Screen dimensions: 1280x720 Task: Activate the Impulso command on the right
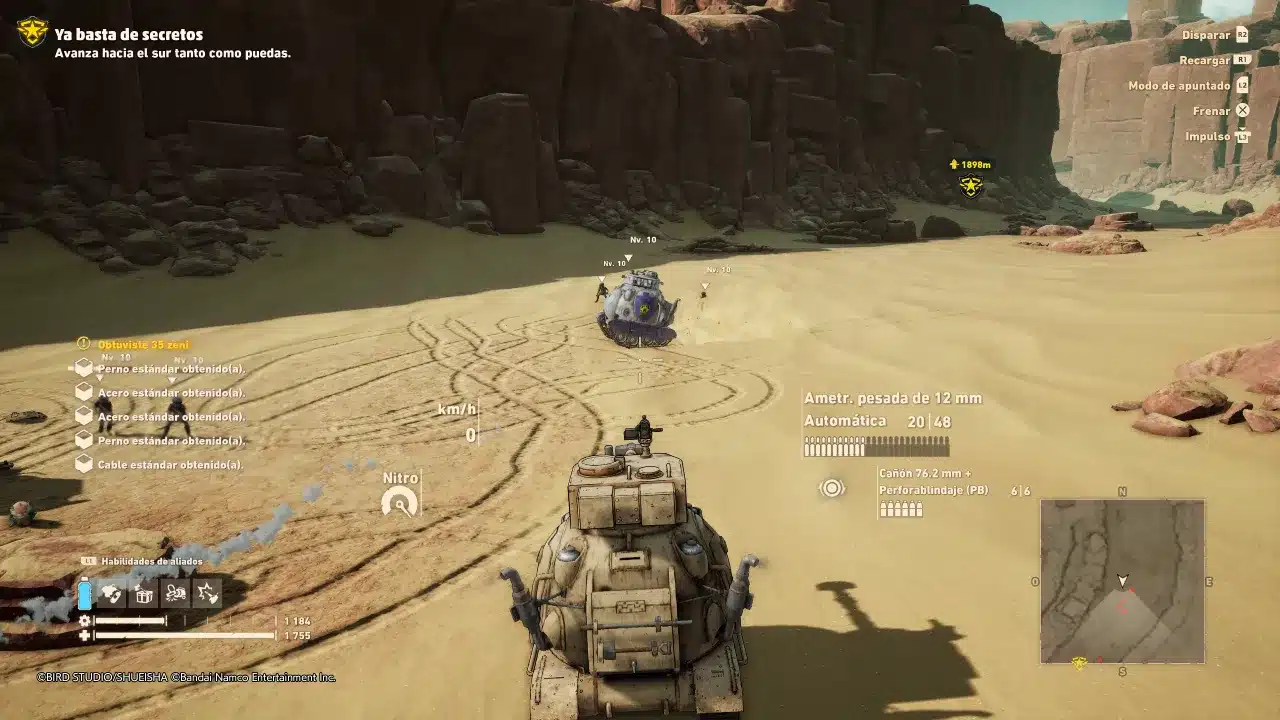click(x=1215, y=135)
